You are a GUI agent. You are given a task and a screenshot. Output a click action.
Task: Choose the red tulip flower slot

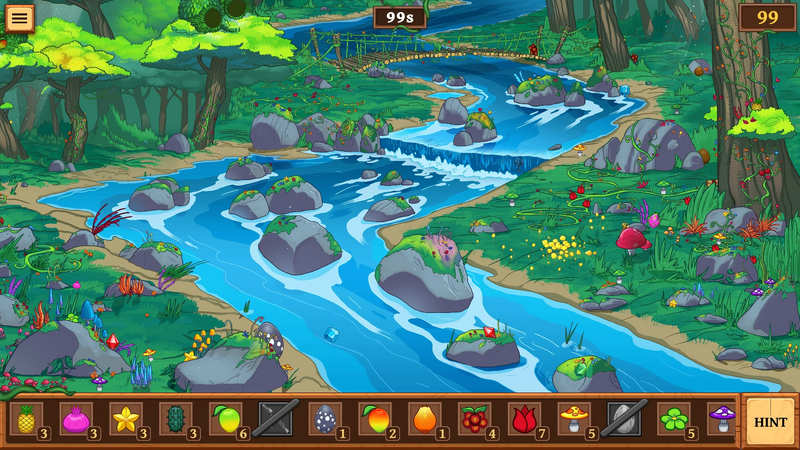point(525,418)
